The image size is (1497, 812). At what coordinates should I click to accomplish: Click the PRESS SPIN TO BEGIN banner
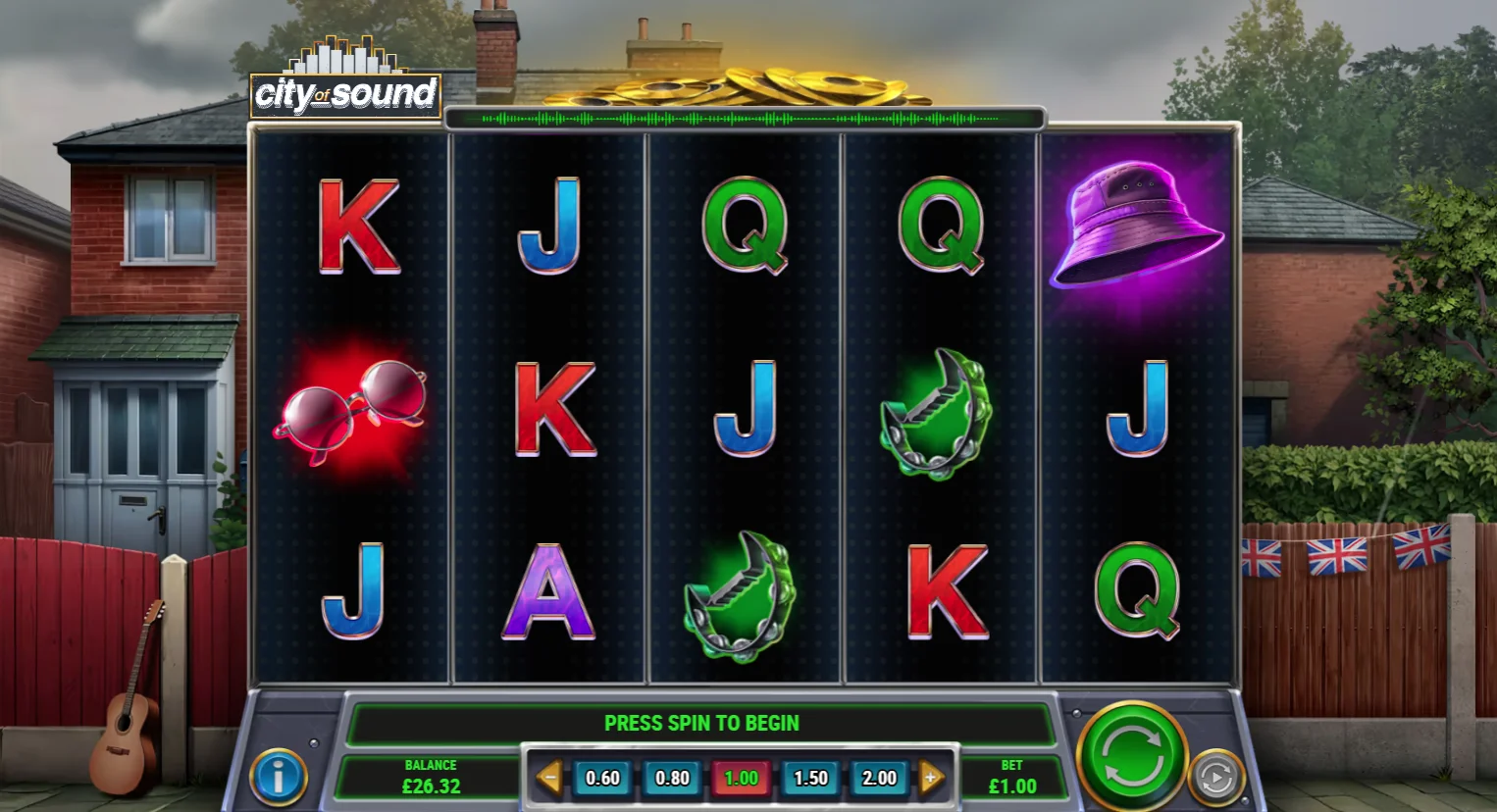click(702, 723)
